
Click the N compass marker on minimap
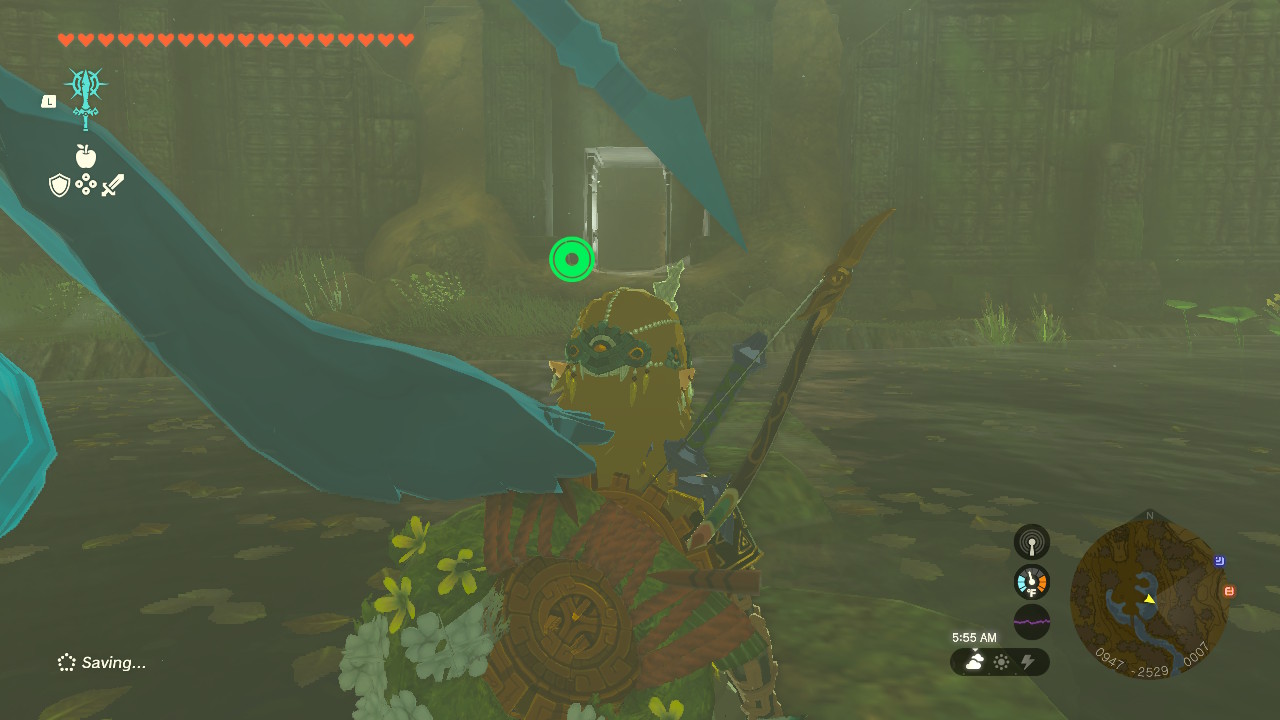pos(1151,516)
